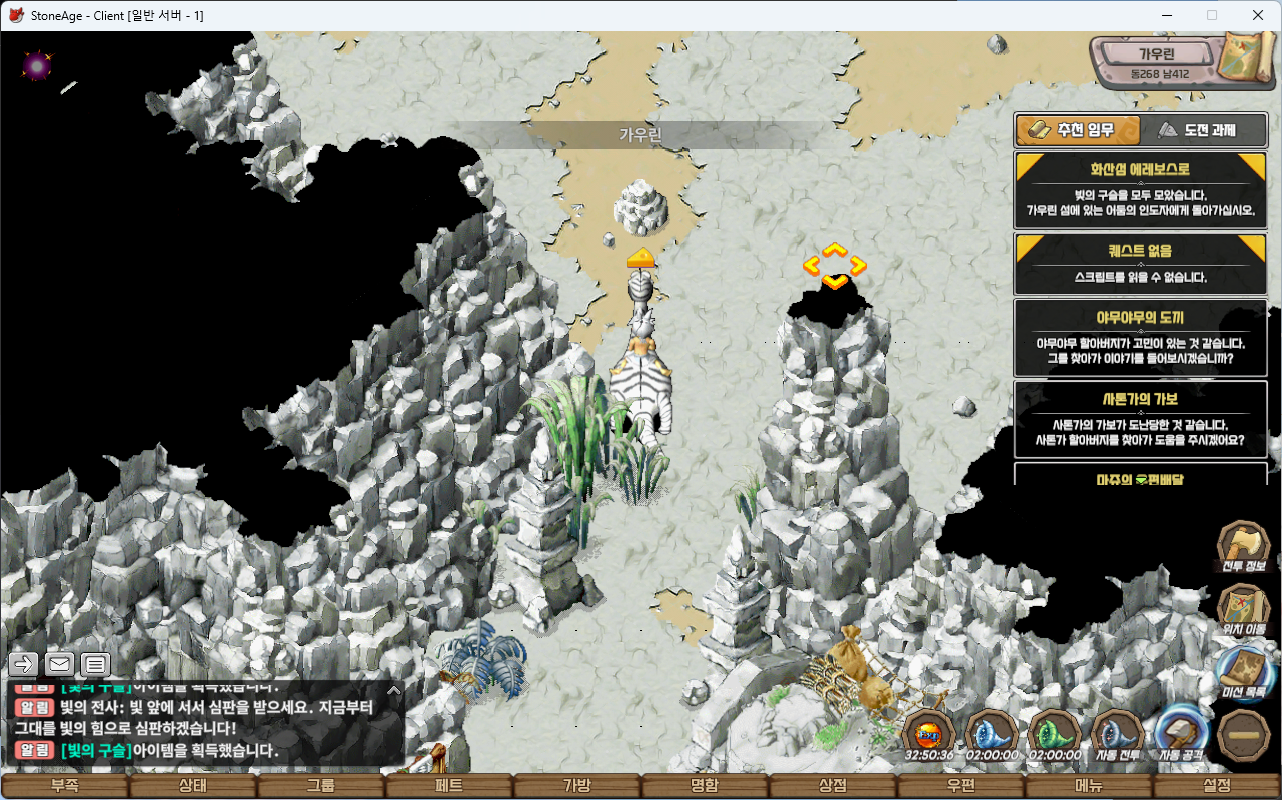Click the envelope button above the chat
This screenshot has width=1282, height=800.
[x=60, y=663]
